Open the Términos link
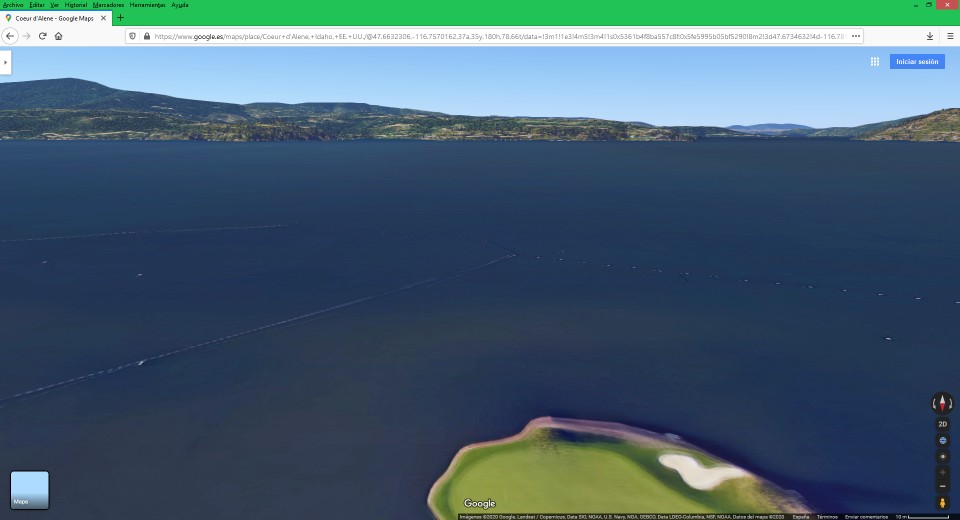 point(827,516)
